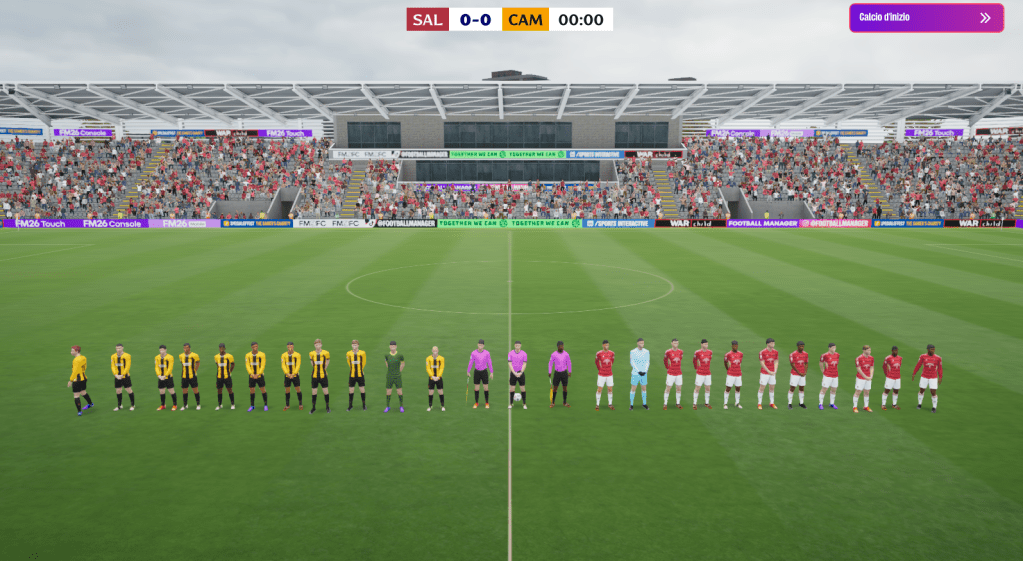Click the Calcio d'inizio kick-off button
The height and width of the screenshot is (561, 1023).
925,18
